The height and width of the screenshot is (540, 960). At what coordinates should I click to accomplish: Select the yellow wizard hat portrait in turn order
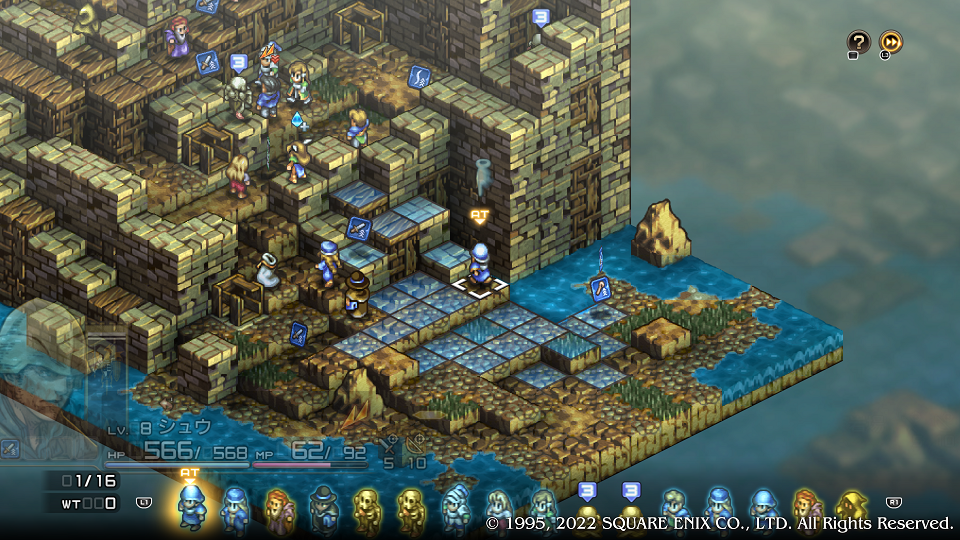pyautogui.click(x=851, y=507)
